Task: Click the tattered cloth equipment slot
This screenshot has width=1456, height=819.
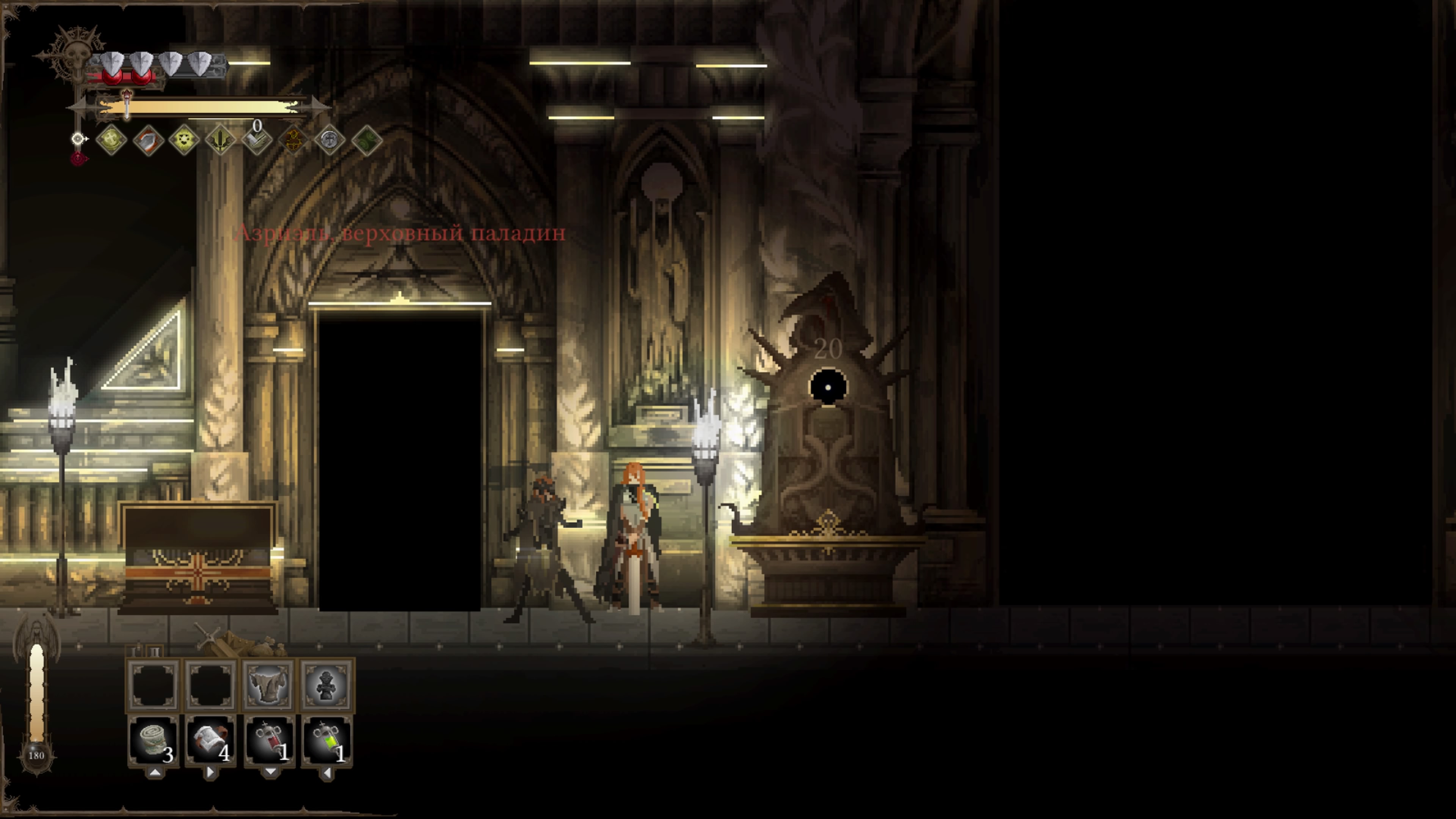Action: click(269, 684)
